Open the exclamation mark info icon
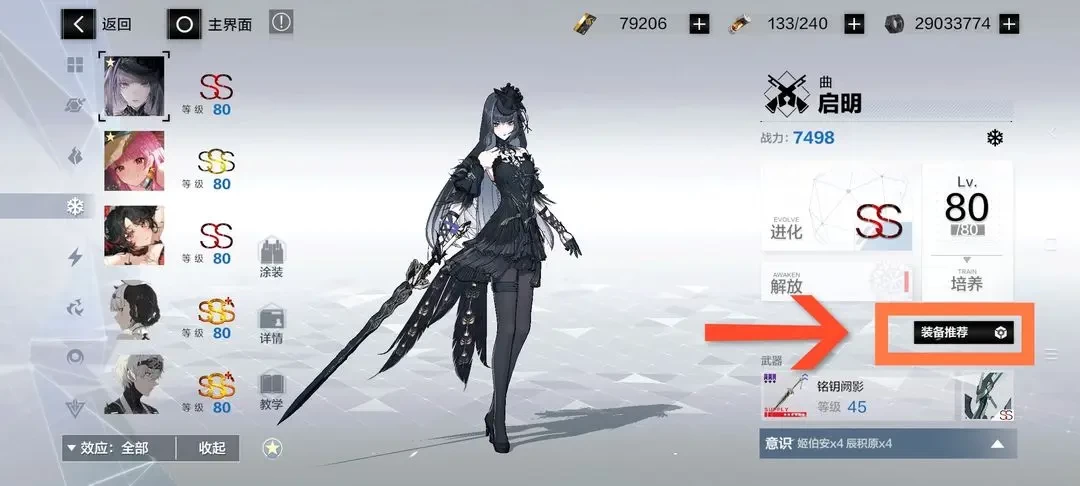 point(281,23)
